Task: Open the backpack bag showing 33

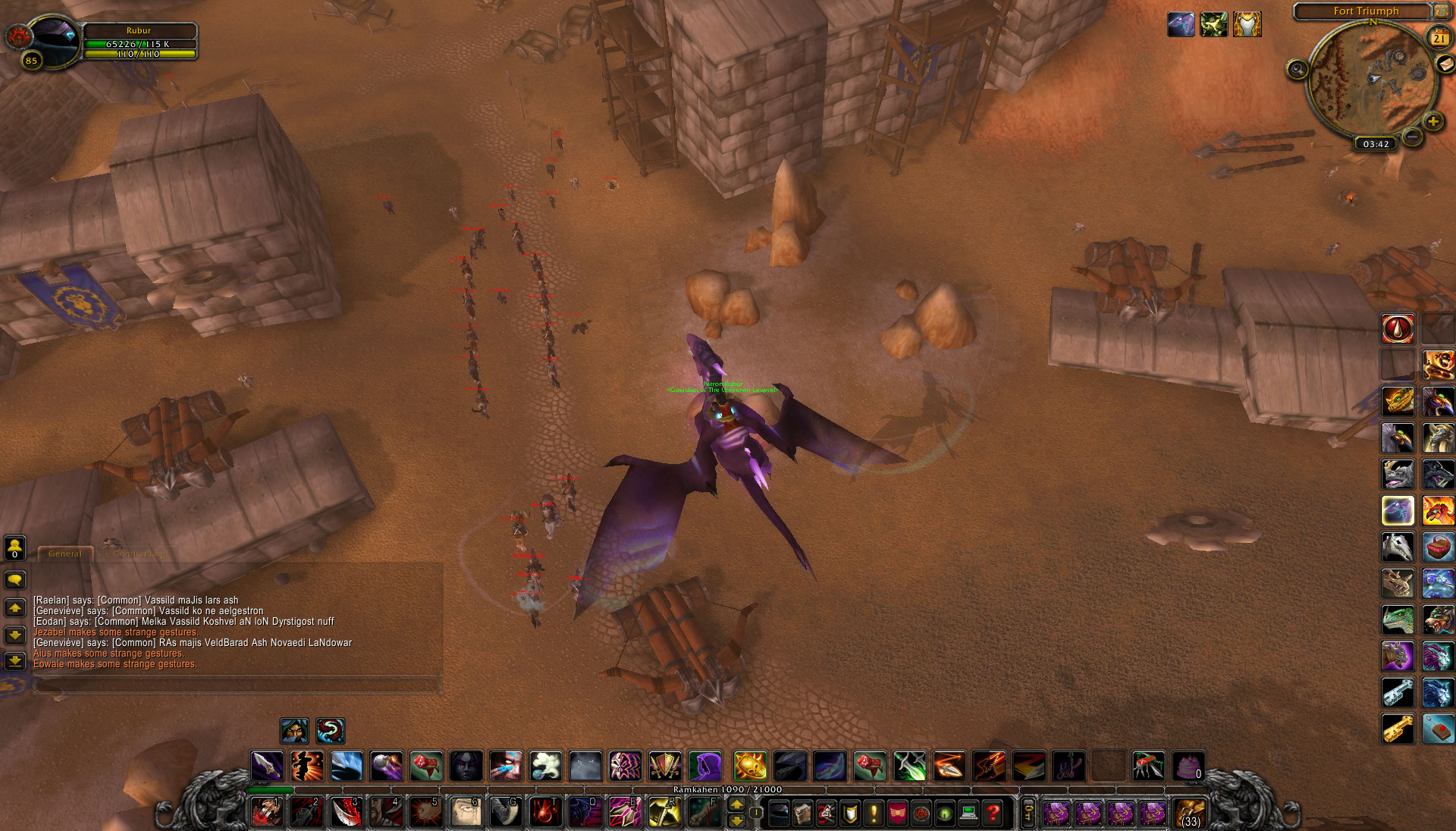Action: pos(1191,814)
